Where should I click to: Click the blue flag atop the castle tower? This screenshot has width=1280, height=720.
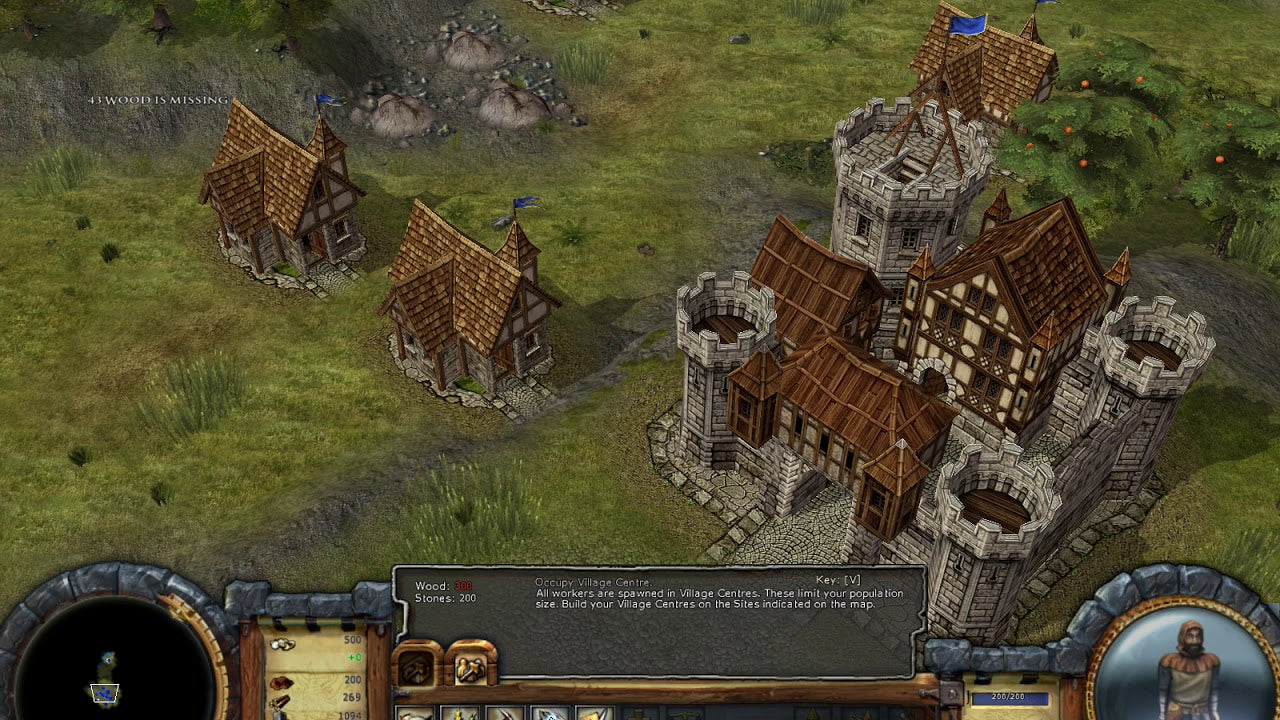point(966,22)
